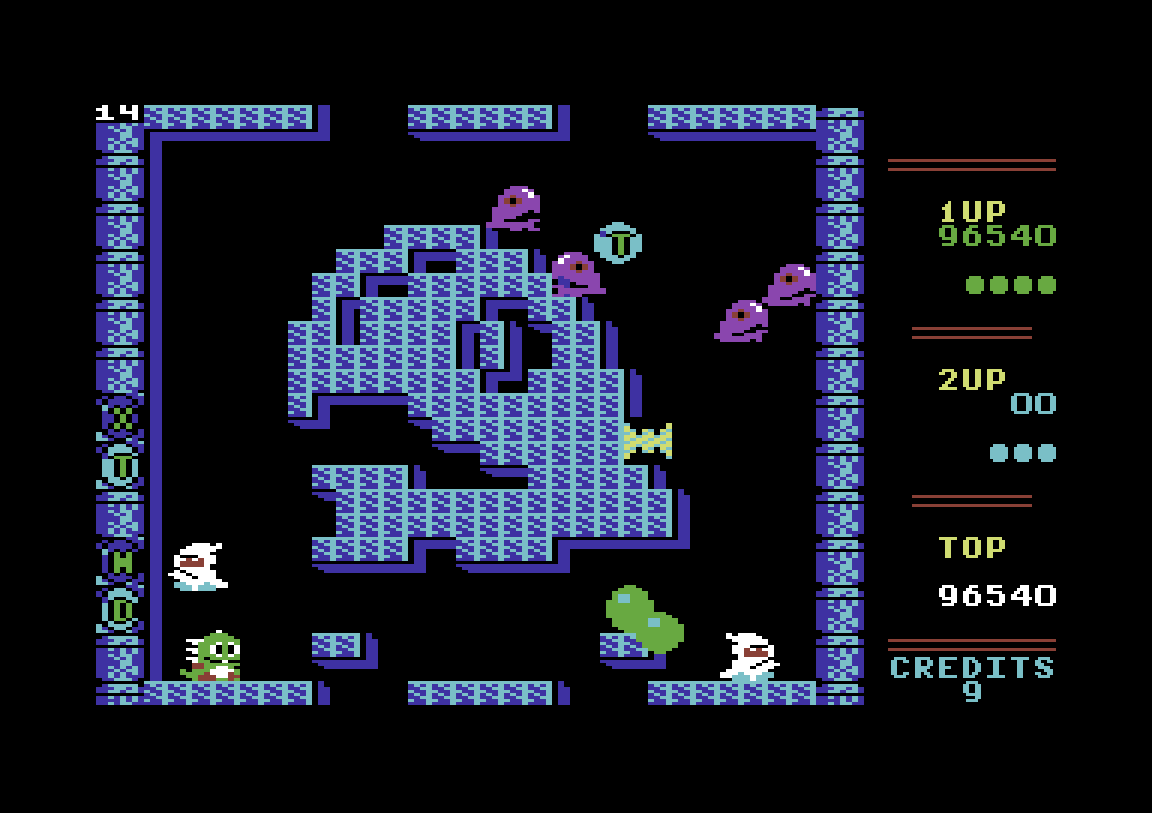1152x813 pixels.
Task: Pick the collected D letter on the left wall
Action: point(121,610)
